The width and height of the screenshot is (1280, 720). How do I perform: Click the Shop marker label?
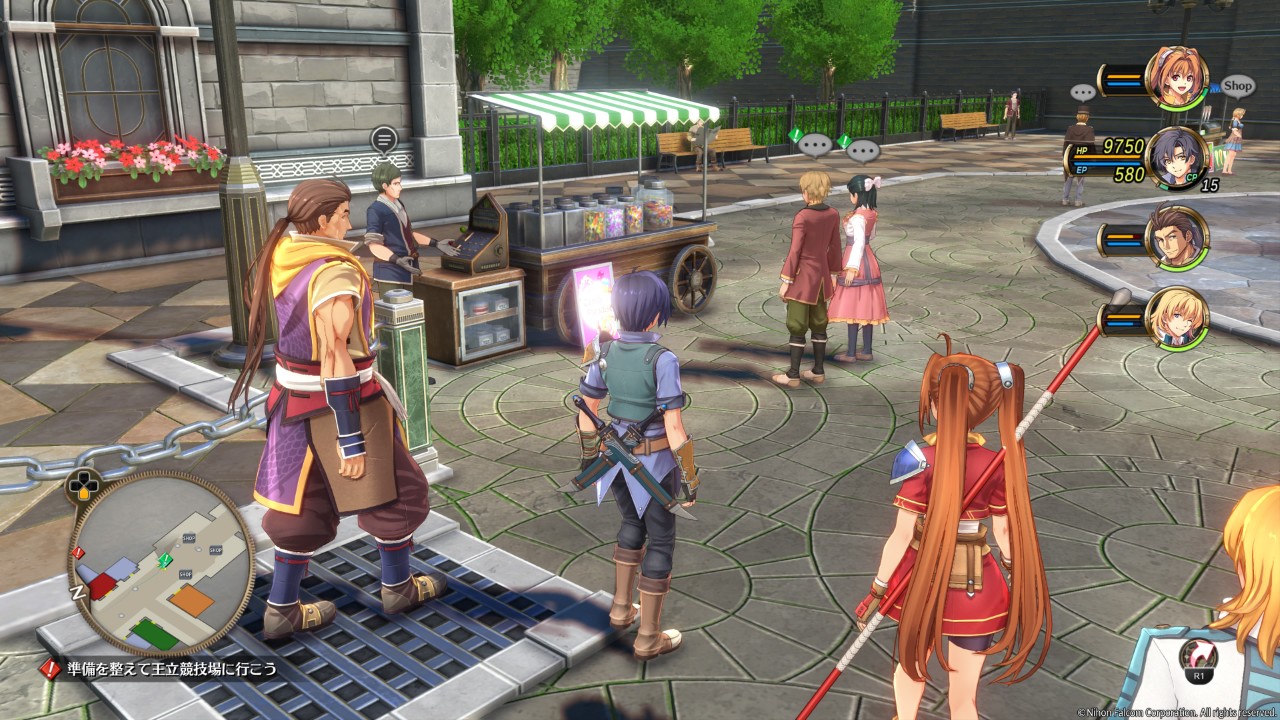point(1237,86)
